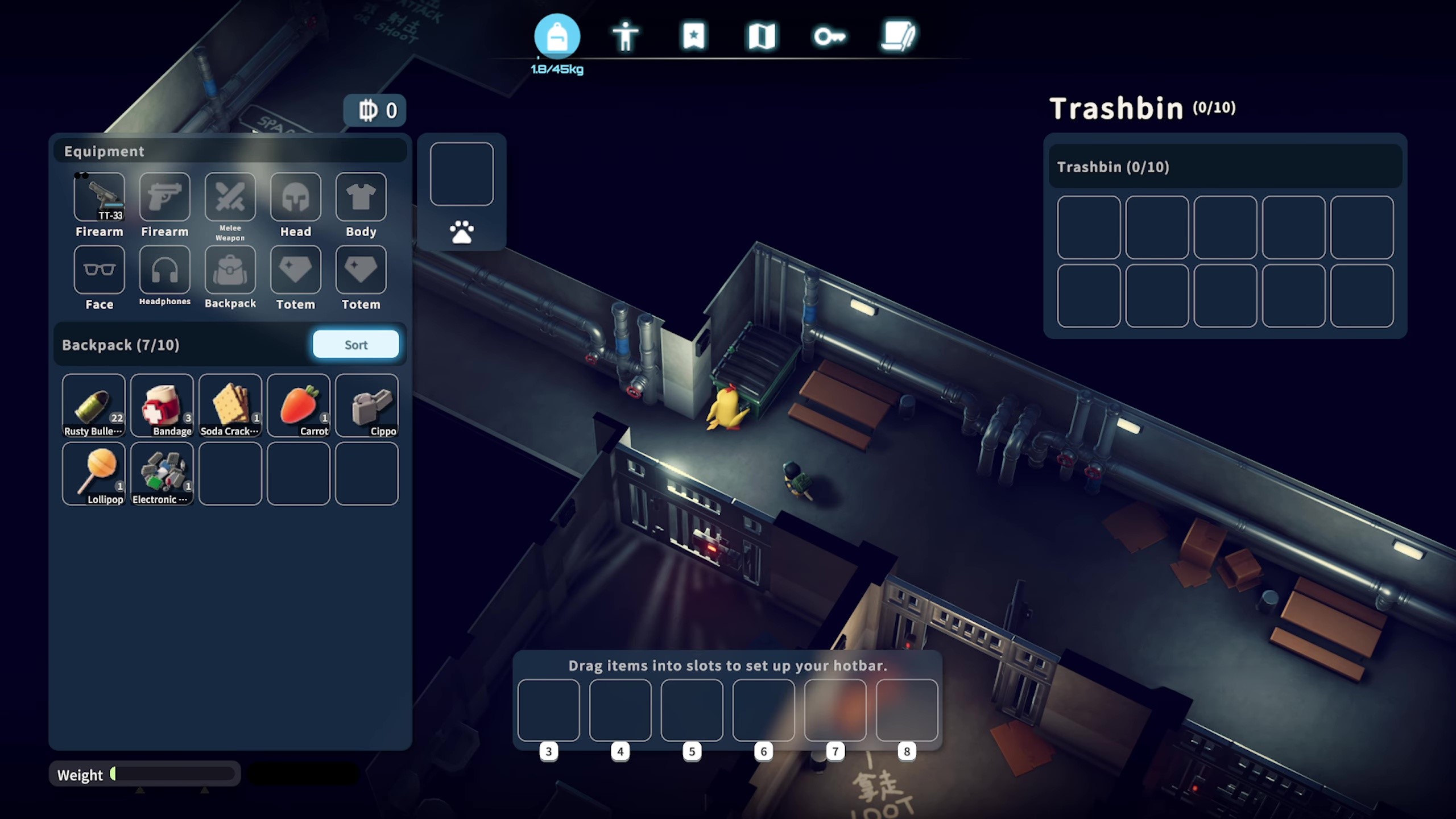The width and height of the screenshot is (1456, 819).
Task: Open the Backpack equipment slot
Action: [x=230, y=270]
